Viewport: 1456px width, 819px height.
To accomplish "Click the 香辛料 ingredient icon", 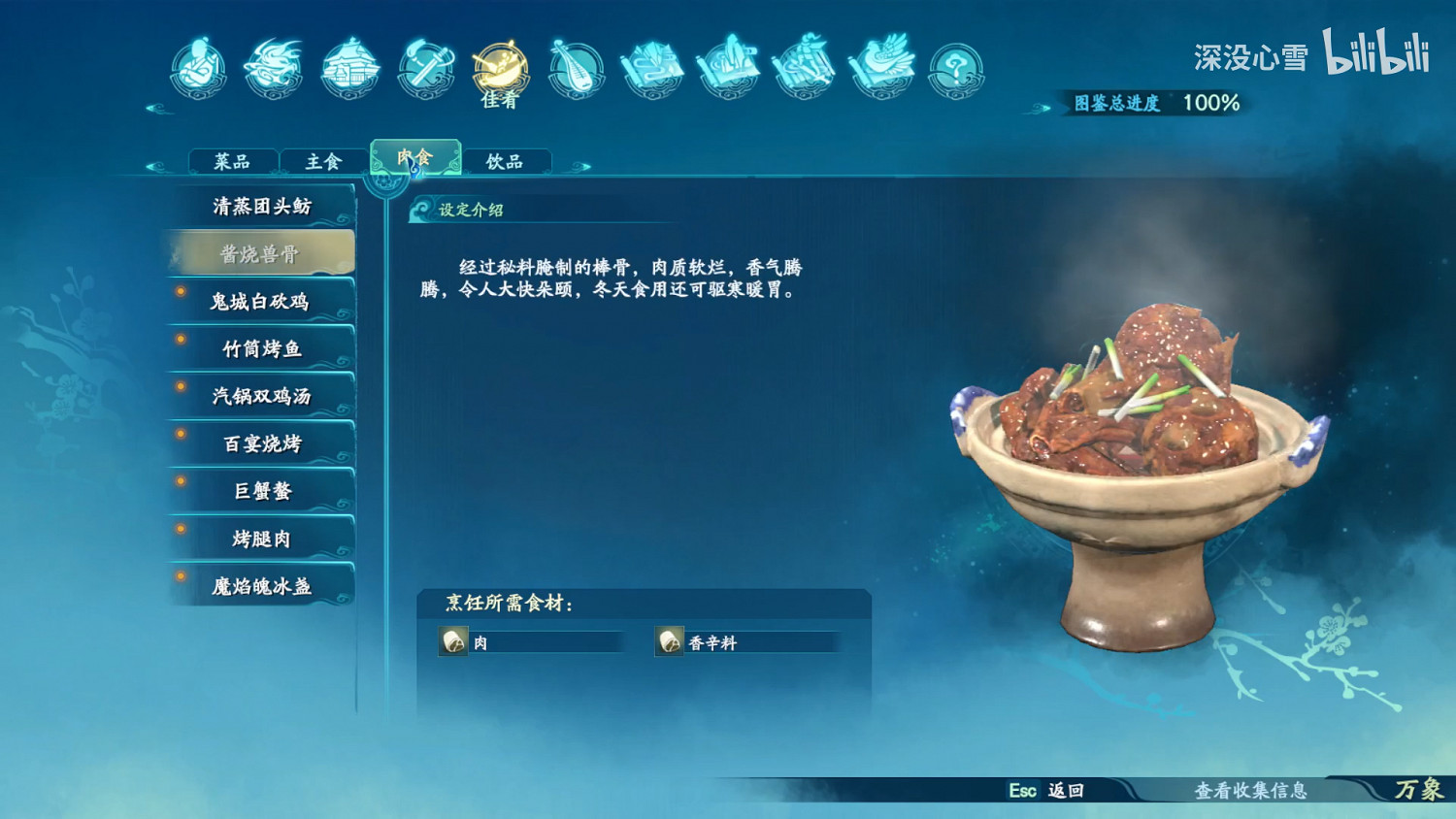I will click(668, 641).
